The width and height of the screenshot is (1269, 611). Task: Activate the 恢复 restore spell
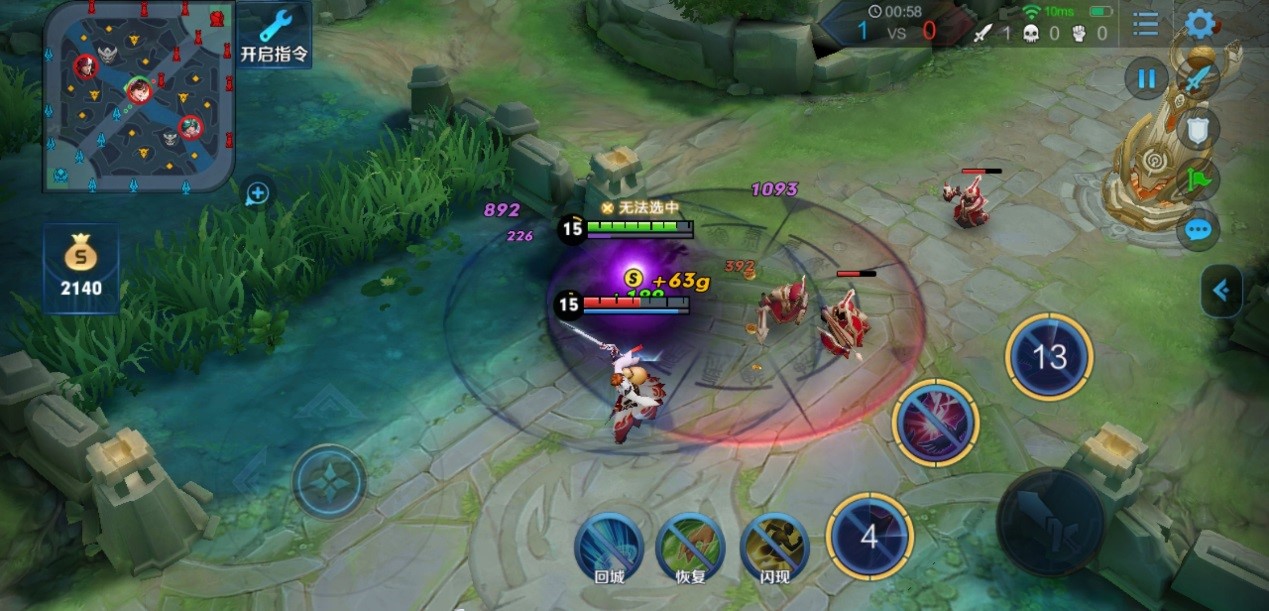pyautogui.click(x=690, y=545)
